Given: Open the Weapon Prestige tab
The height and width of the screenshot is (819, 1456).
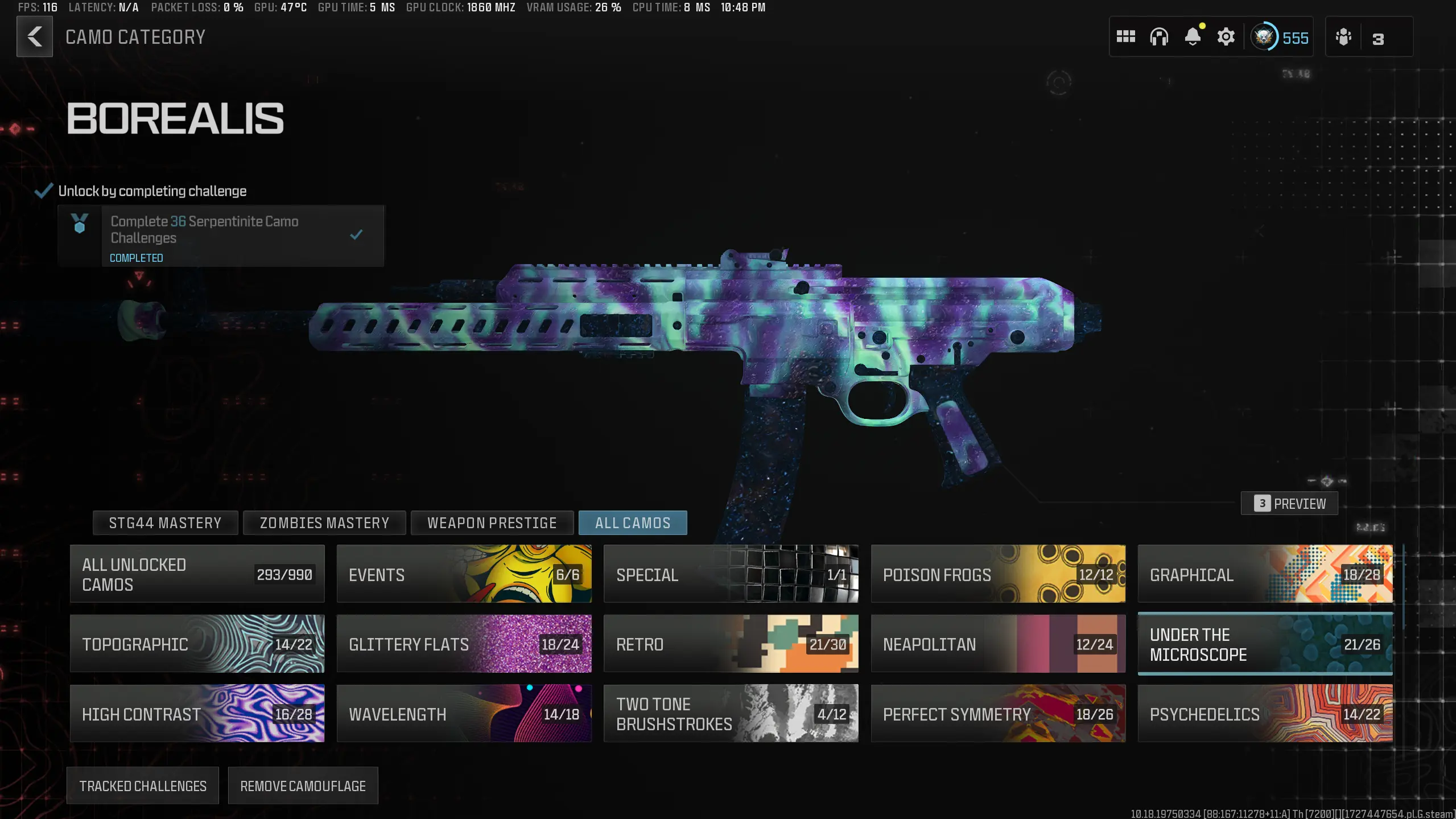Looking at the screenshot, I should 493,522.
